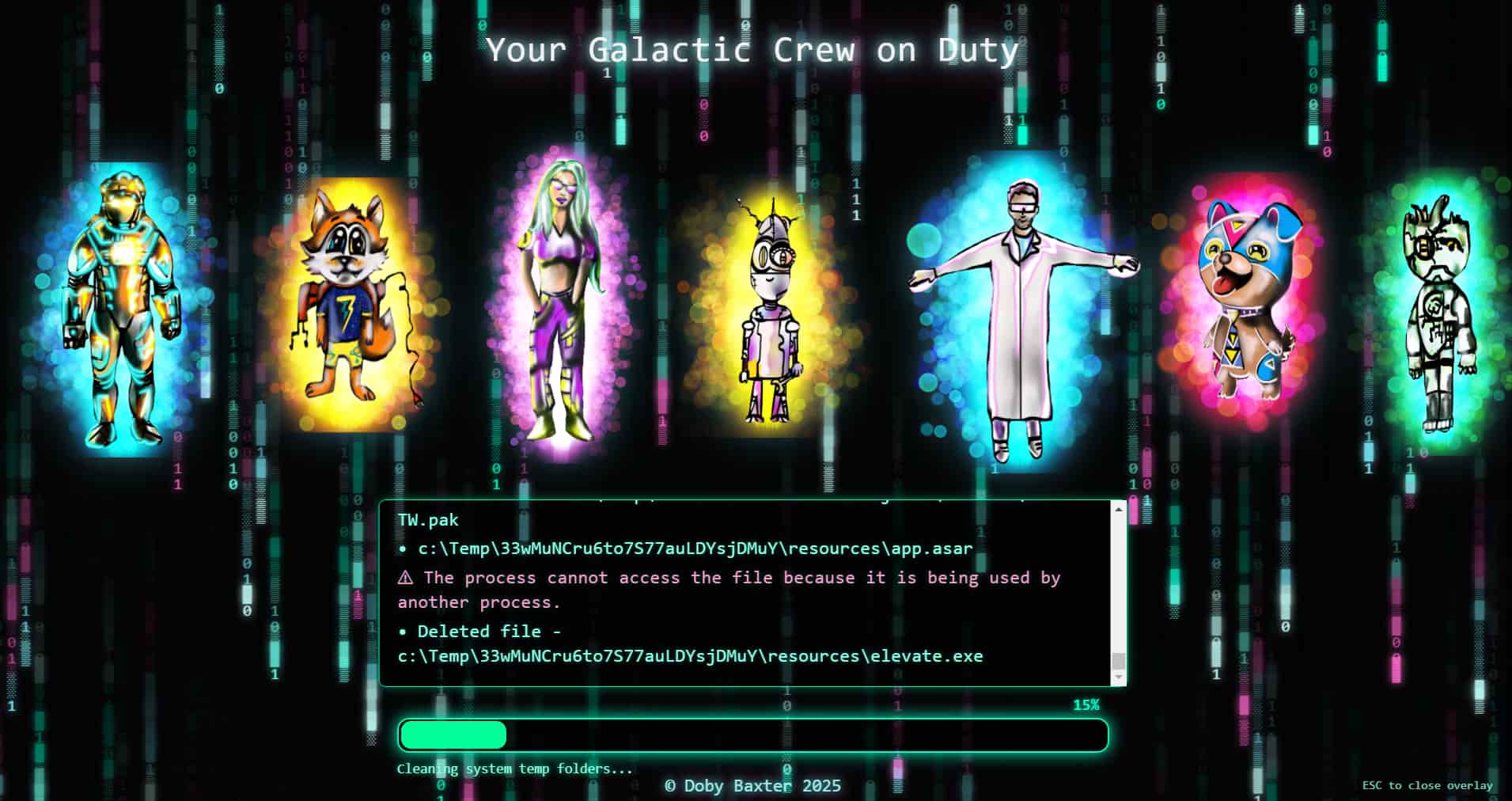This screenshot has width=1512, height=801.
Task: Click the Cleaning system temp folders status text
Action: point(514,768)
